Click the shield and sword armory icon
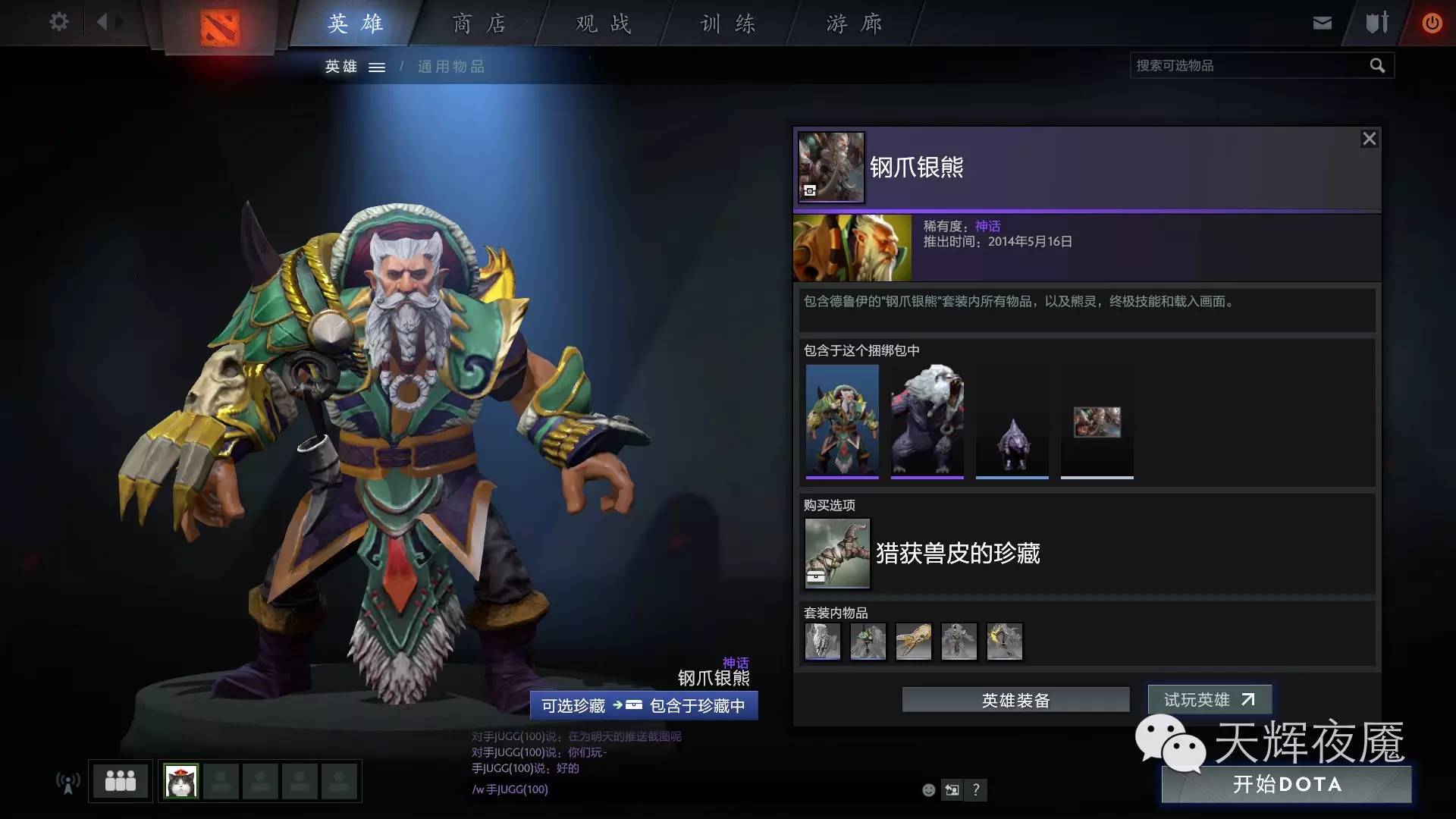1456x819 pixels. (1375, 23)
